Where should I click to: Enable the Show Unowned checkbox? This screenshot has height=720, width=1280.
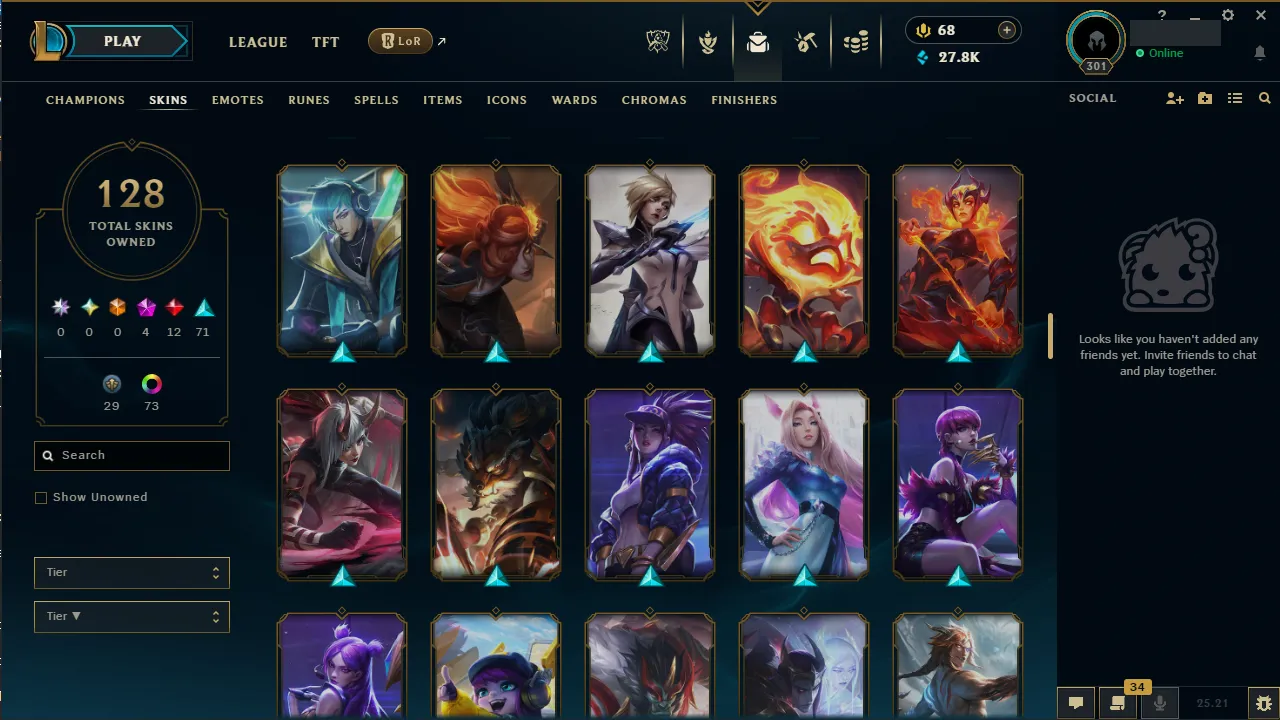[x=41, y=497]
